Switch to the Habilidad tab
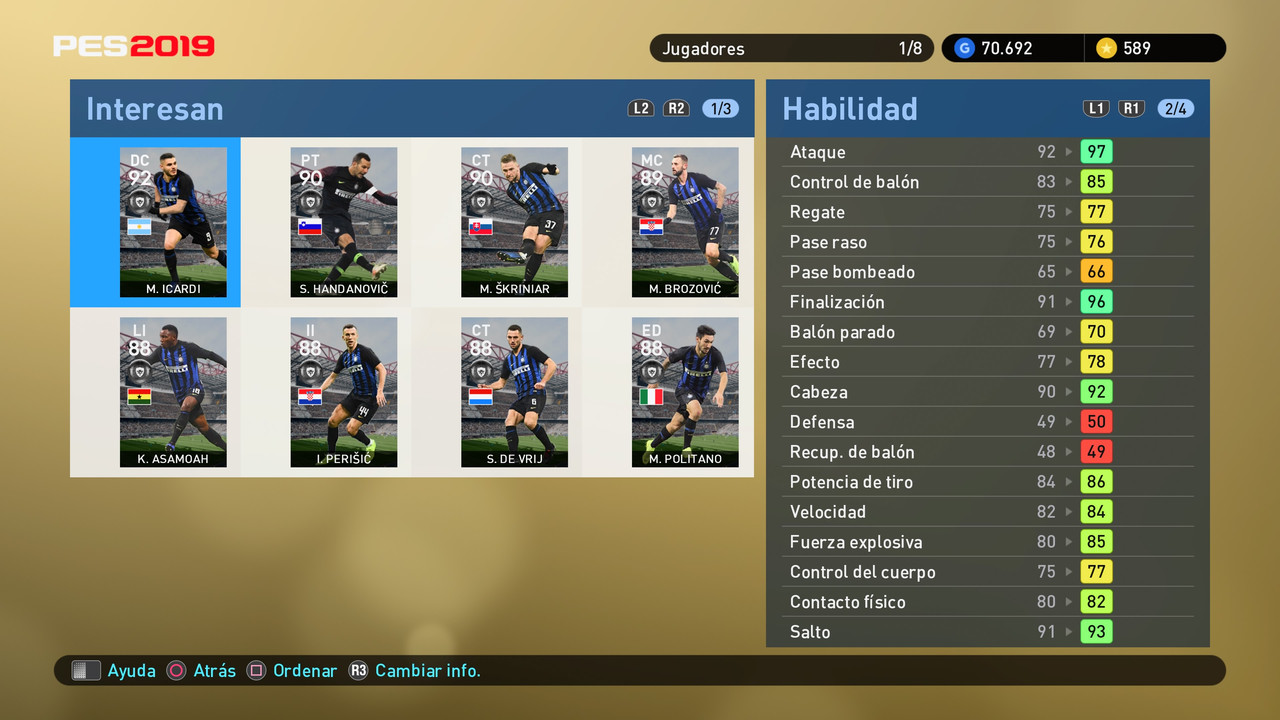 click(851, 108)
